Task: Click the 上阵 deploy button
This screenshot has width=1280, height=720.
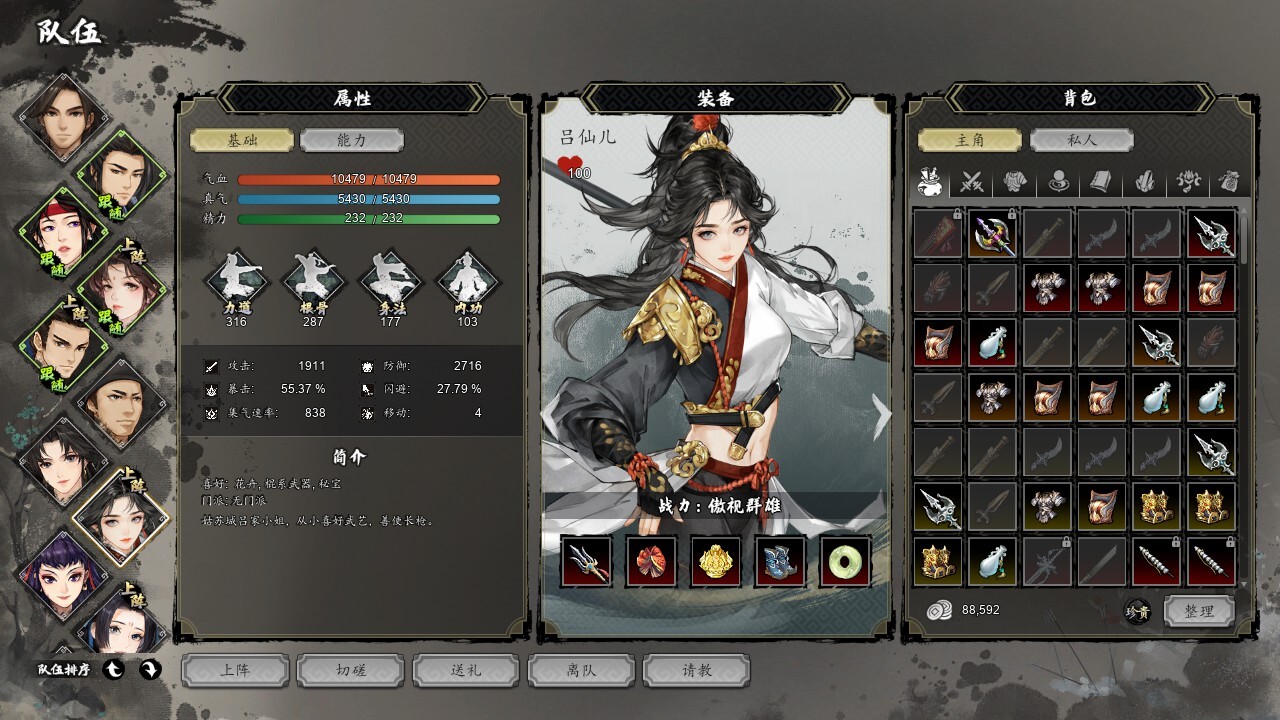Action: pos(235,670)
